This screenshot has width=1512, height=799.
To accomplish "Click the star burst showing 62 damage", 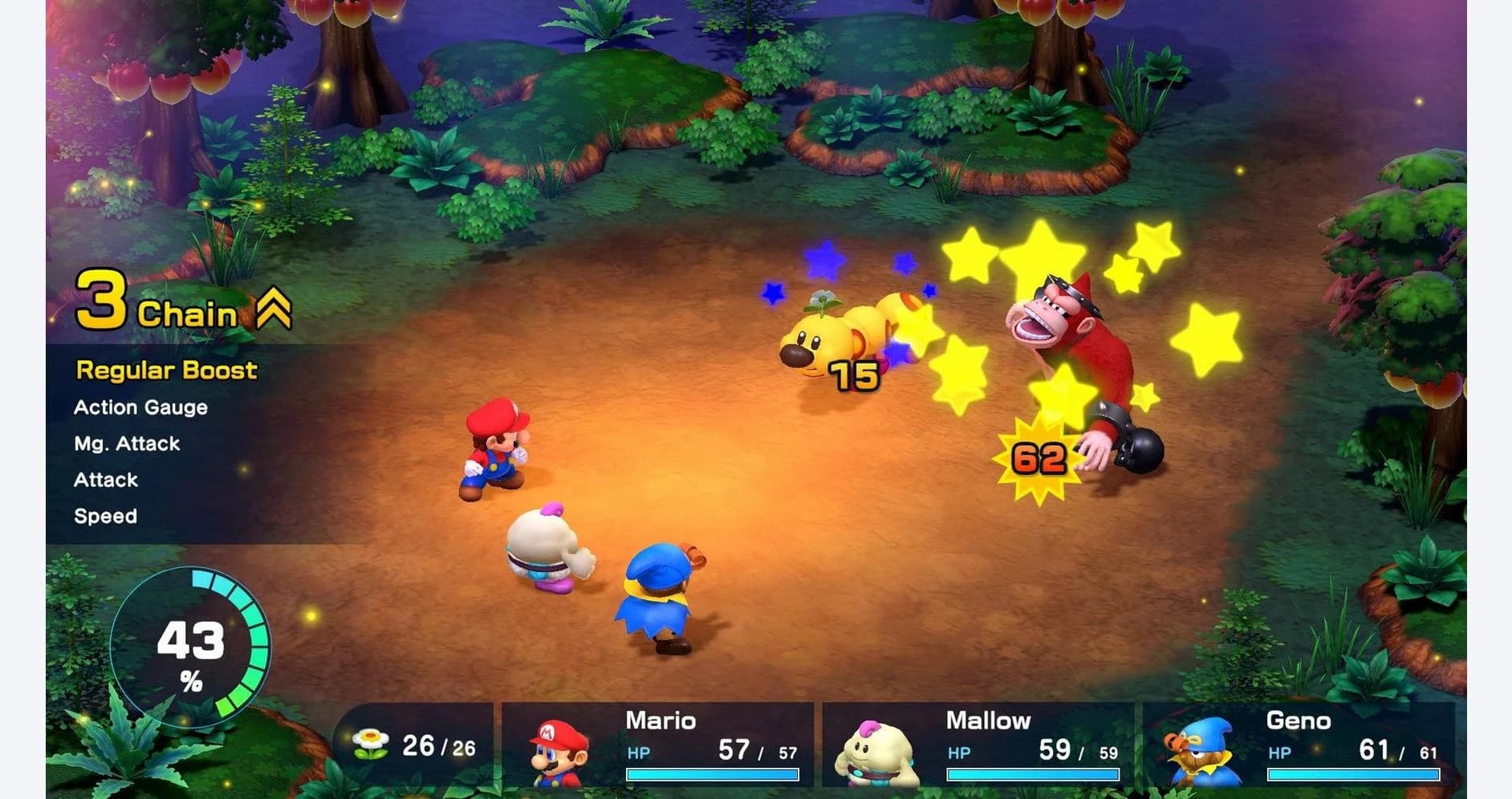I will pos(1038,460).
